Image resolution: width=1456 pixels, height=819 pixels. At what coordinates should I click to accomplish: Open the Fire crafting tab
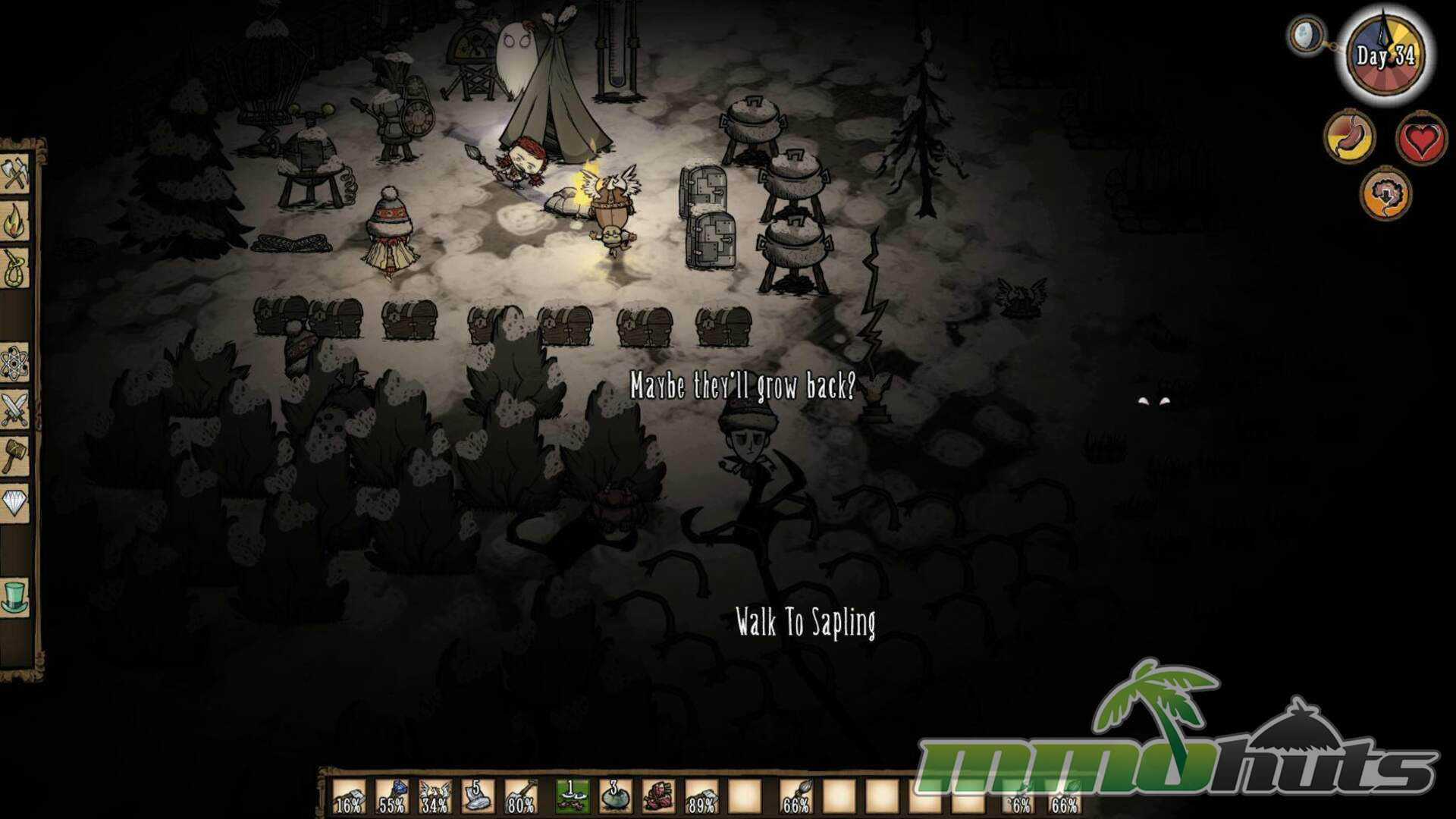pyautogui.click(x=15, y=221)
